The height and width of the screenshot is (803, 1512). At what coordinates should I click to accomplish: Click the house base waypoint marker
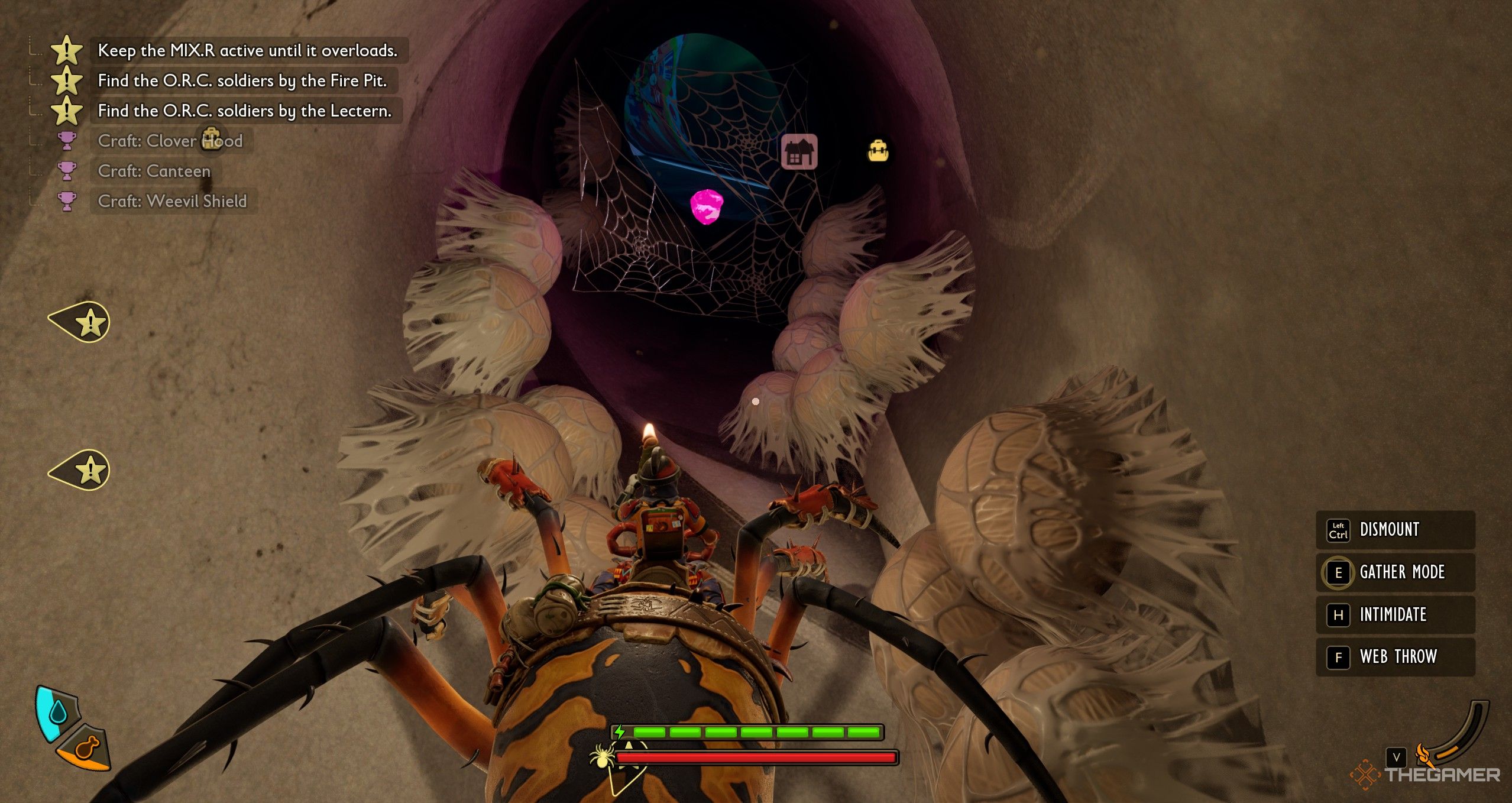(x=799, y=152)
